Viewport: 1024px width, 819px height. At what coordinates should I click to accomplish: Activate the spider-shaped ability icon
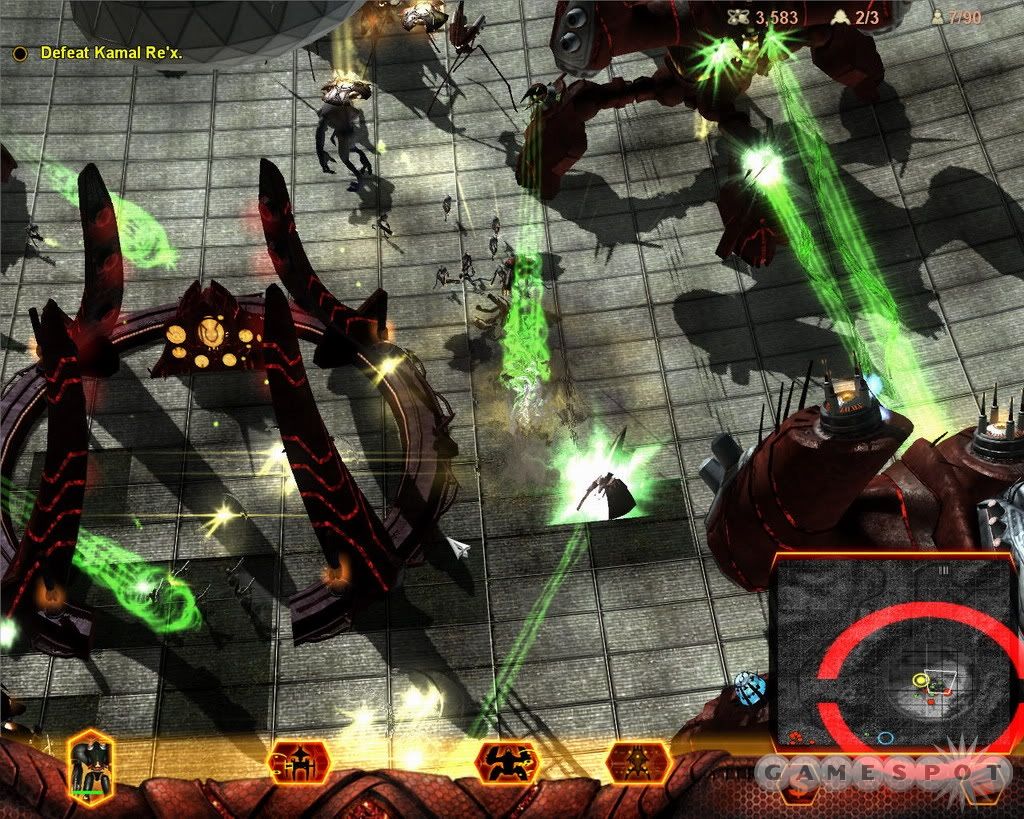pyautogui.click(x=637, y=763)
